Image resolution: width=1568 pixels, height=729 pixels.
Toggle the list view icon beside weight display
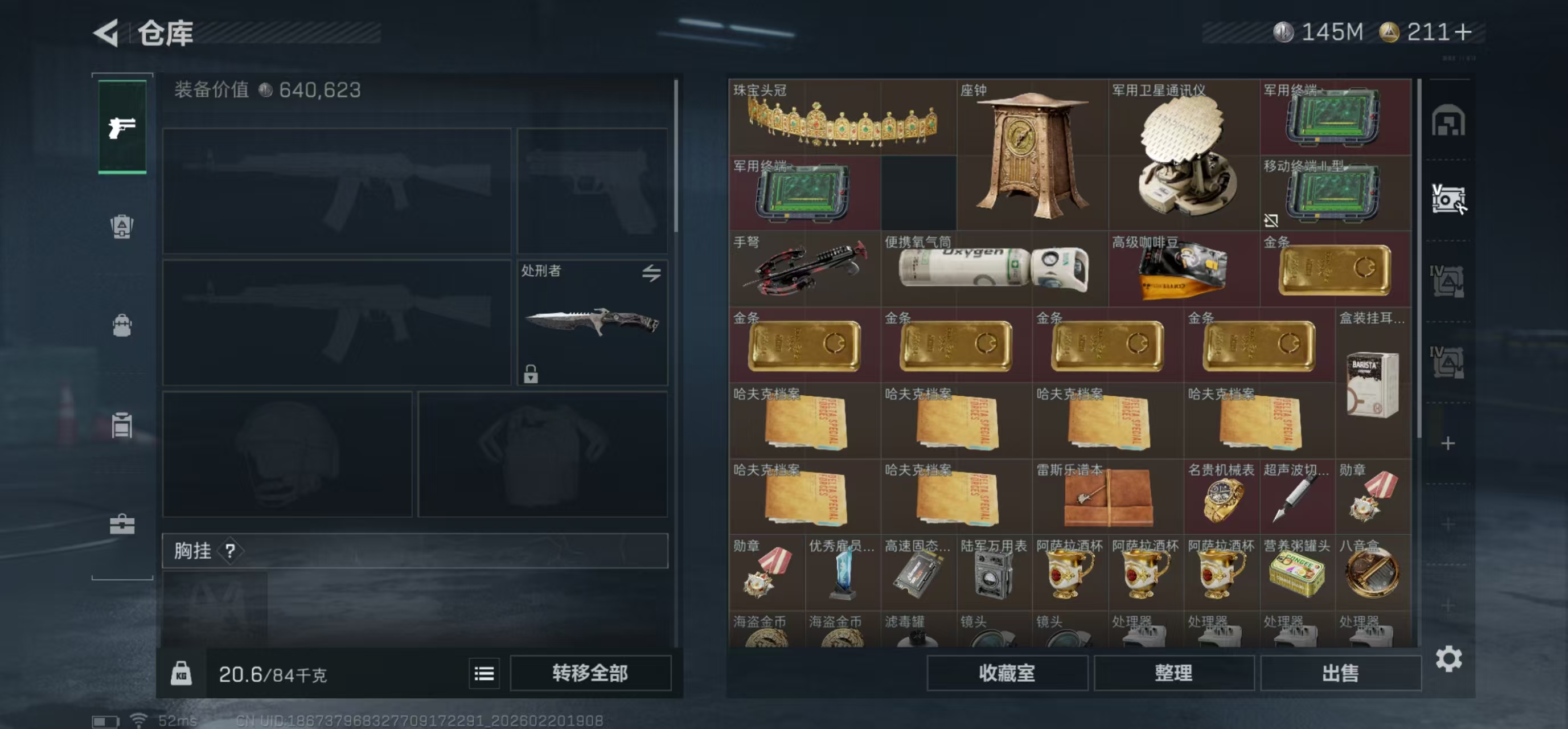[x=484, y=673]
